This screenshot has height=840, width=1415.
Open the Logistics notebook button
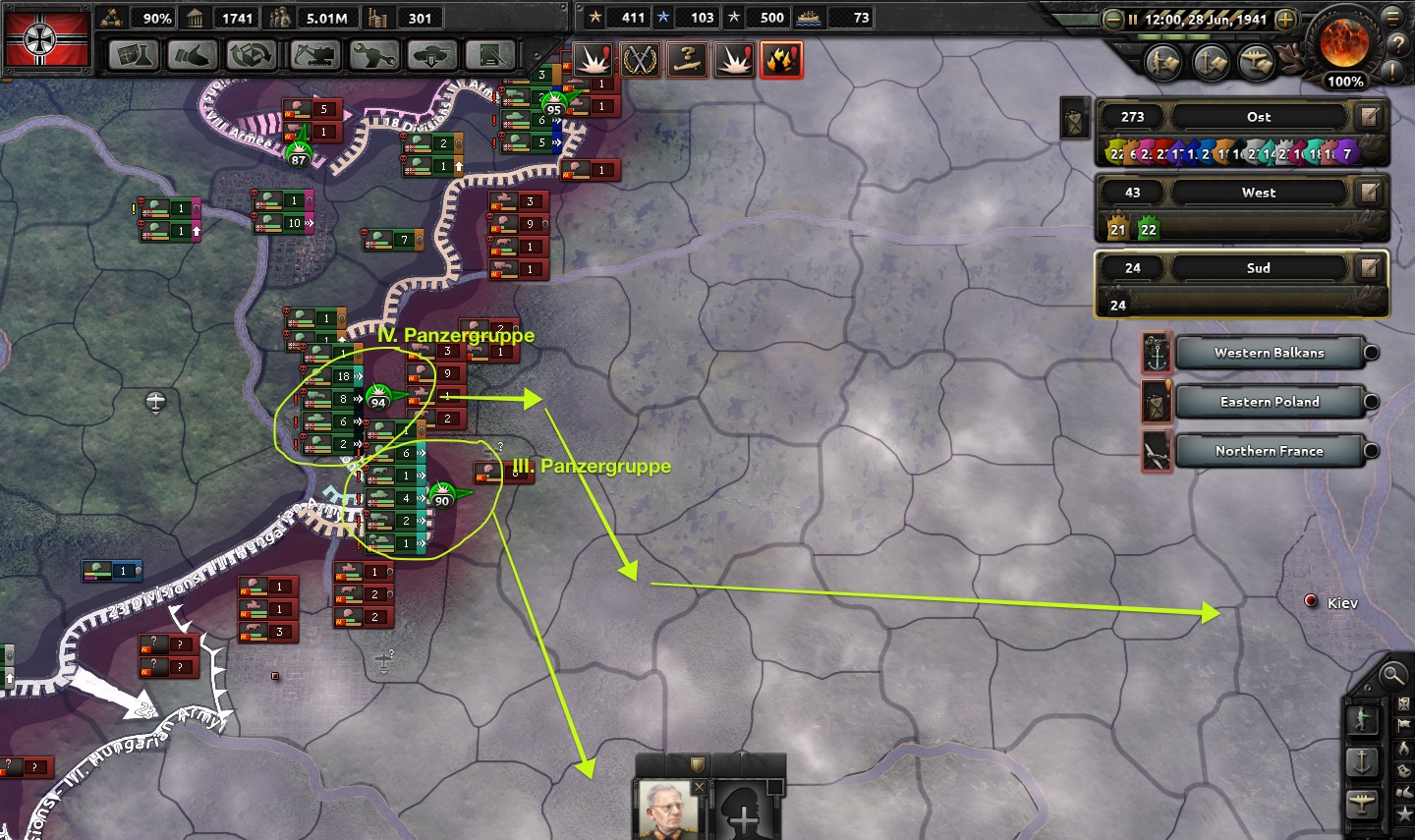pyautogui.click(x=490, y=55)
